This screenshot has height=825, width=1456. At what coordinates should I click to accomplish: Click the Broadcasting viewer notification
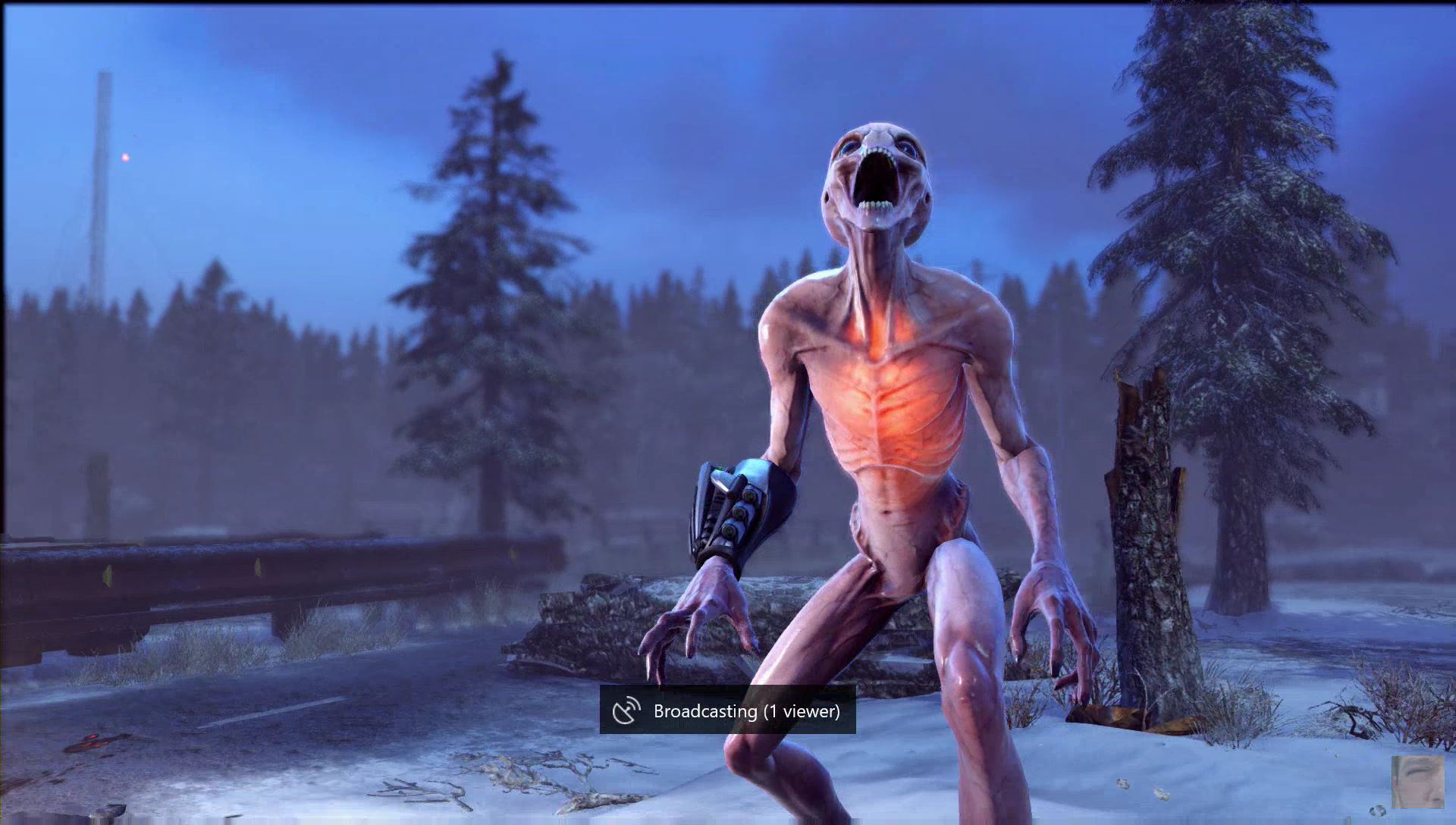[727, 711]
